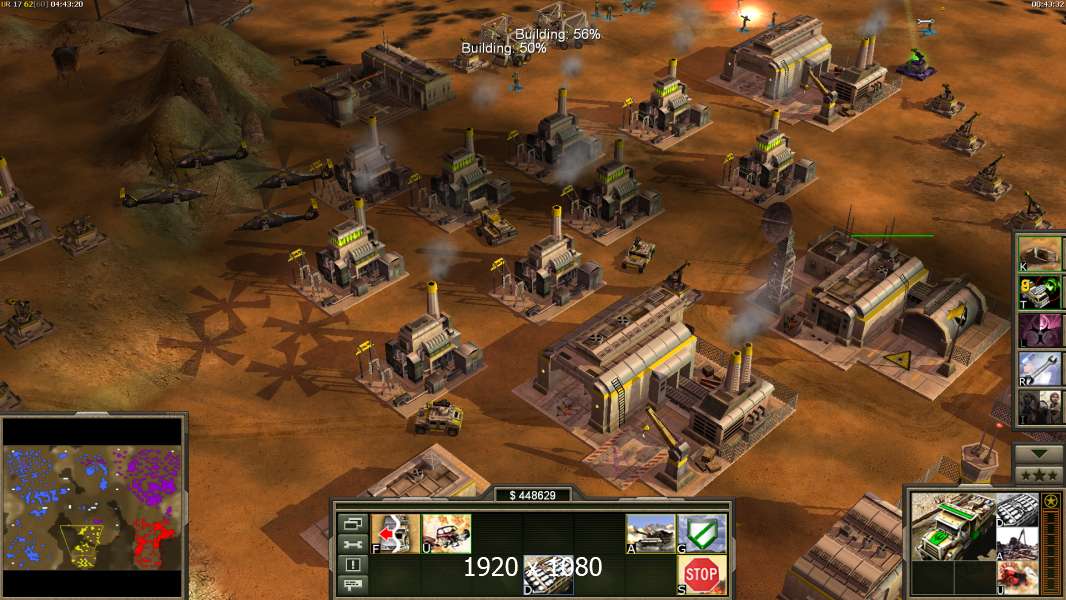Viewport: 1066px width, 600px height.
Task: Select the red vehicle upgrade icon beside portrait
Action: [1017, 577]
